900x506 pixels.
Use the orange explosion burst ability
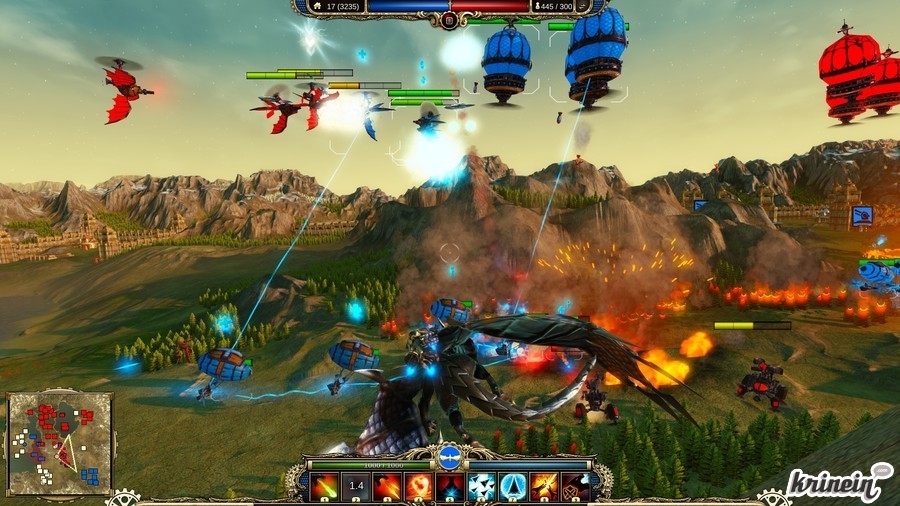coord(544,487)
